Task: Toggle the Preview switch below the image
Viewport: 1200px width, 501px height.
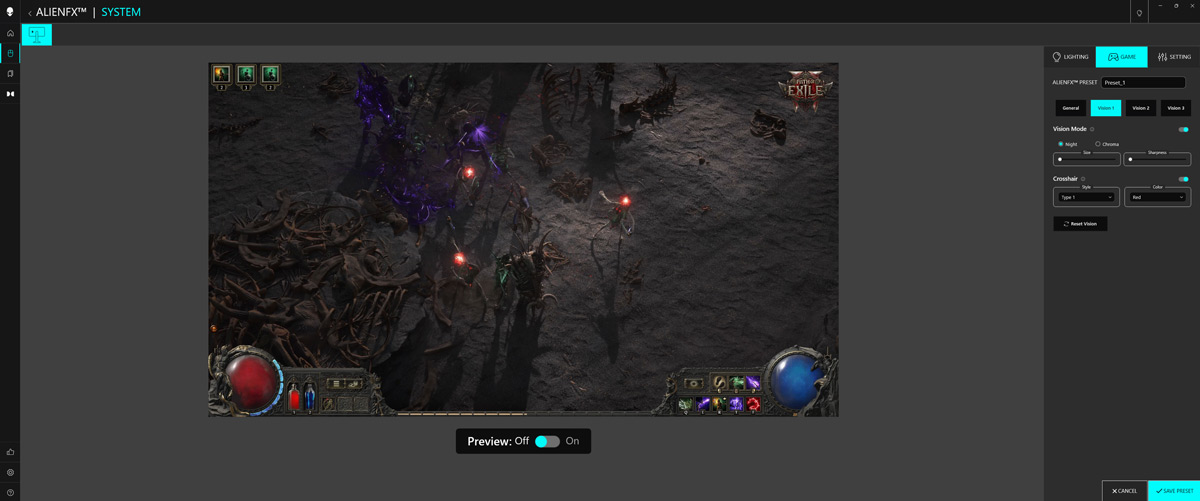Action: (547, 441)
